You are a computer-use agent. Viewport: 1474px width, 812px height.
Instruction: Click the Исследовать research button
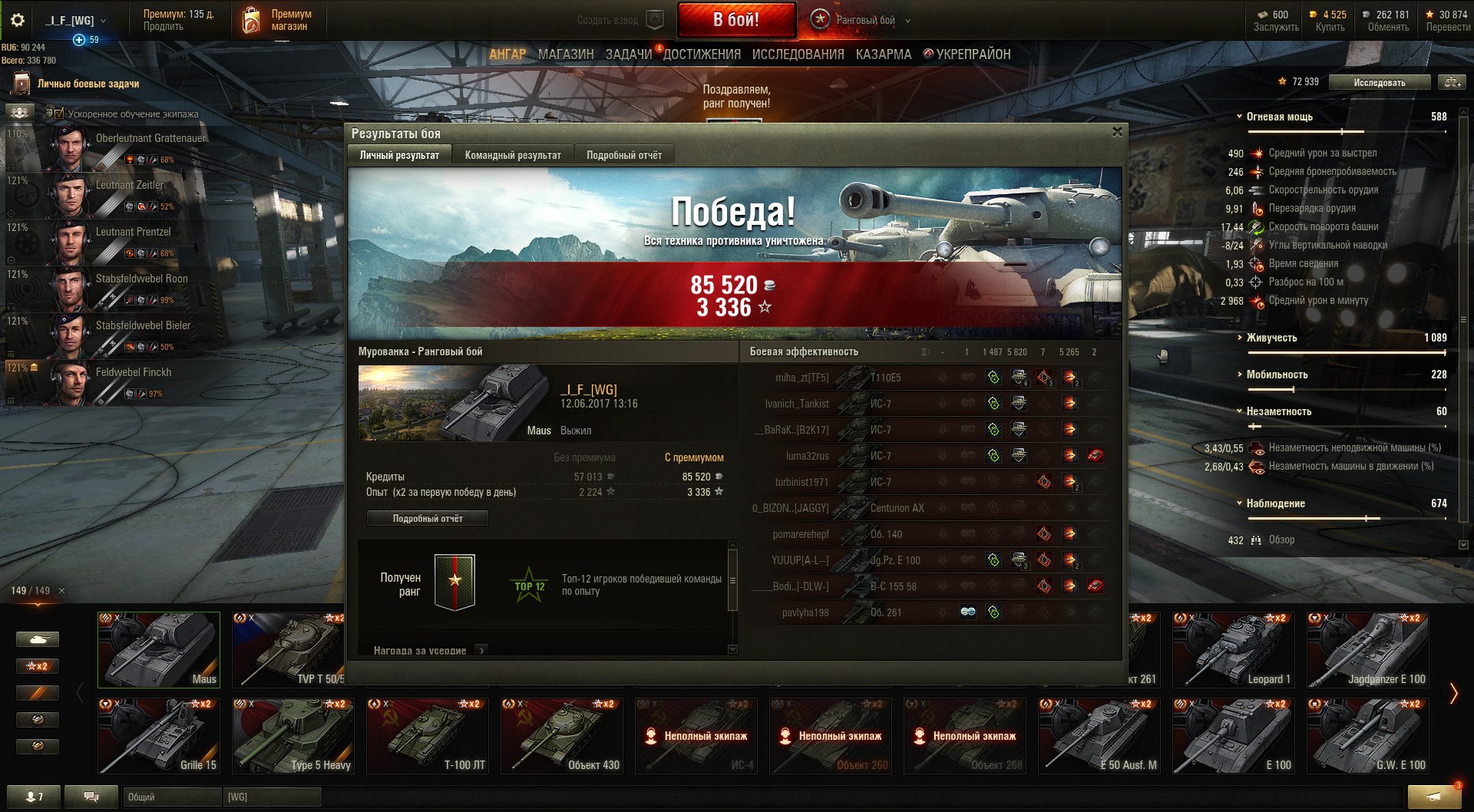pos(1380,82)
